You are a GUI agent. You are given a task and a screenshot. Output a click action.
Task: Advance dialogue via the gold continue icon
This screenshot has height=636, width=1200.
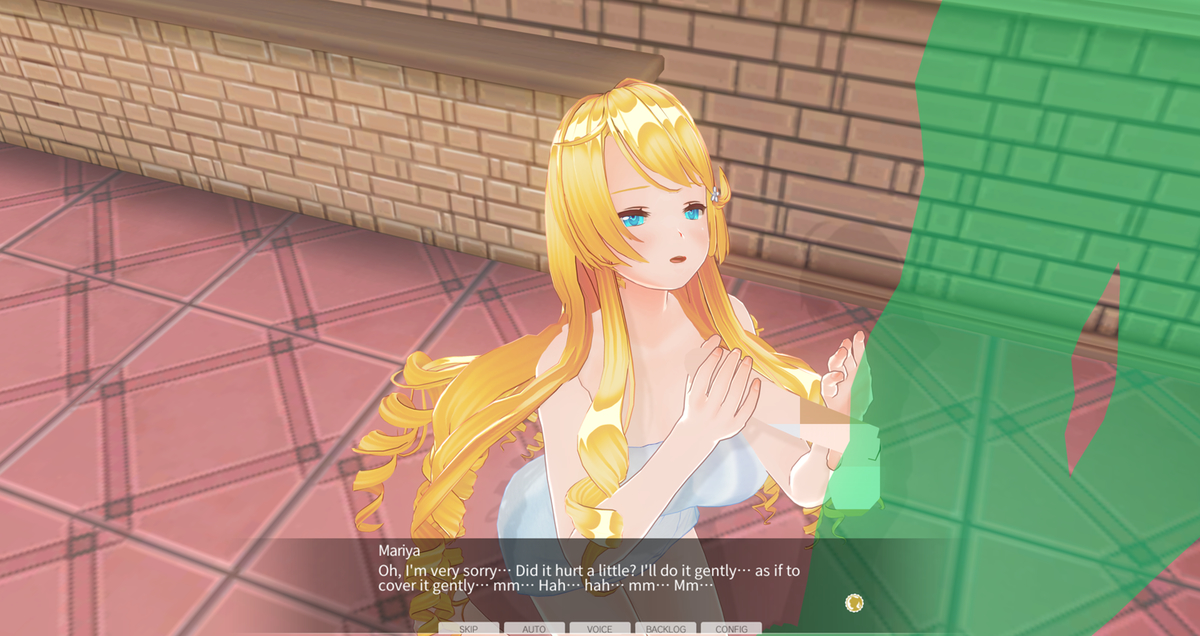coord(854,602)
